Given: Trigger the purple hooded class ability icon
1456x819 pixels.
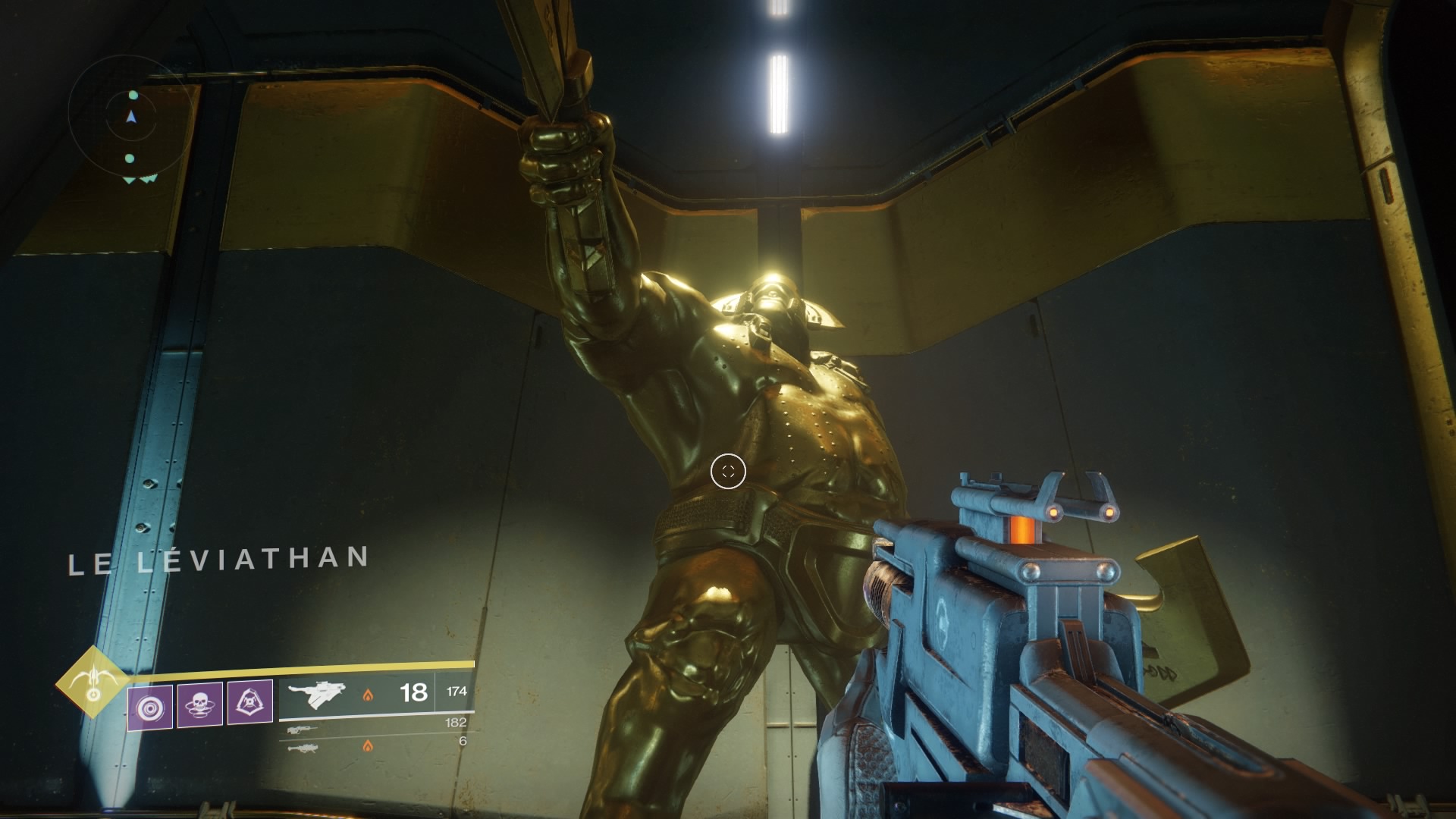Looking at the screenshot, I should (250, 703).
